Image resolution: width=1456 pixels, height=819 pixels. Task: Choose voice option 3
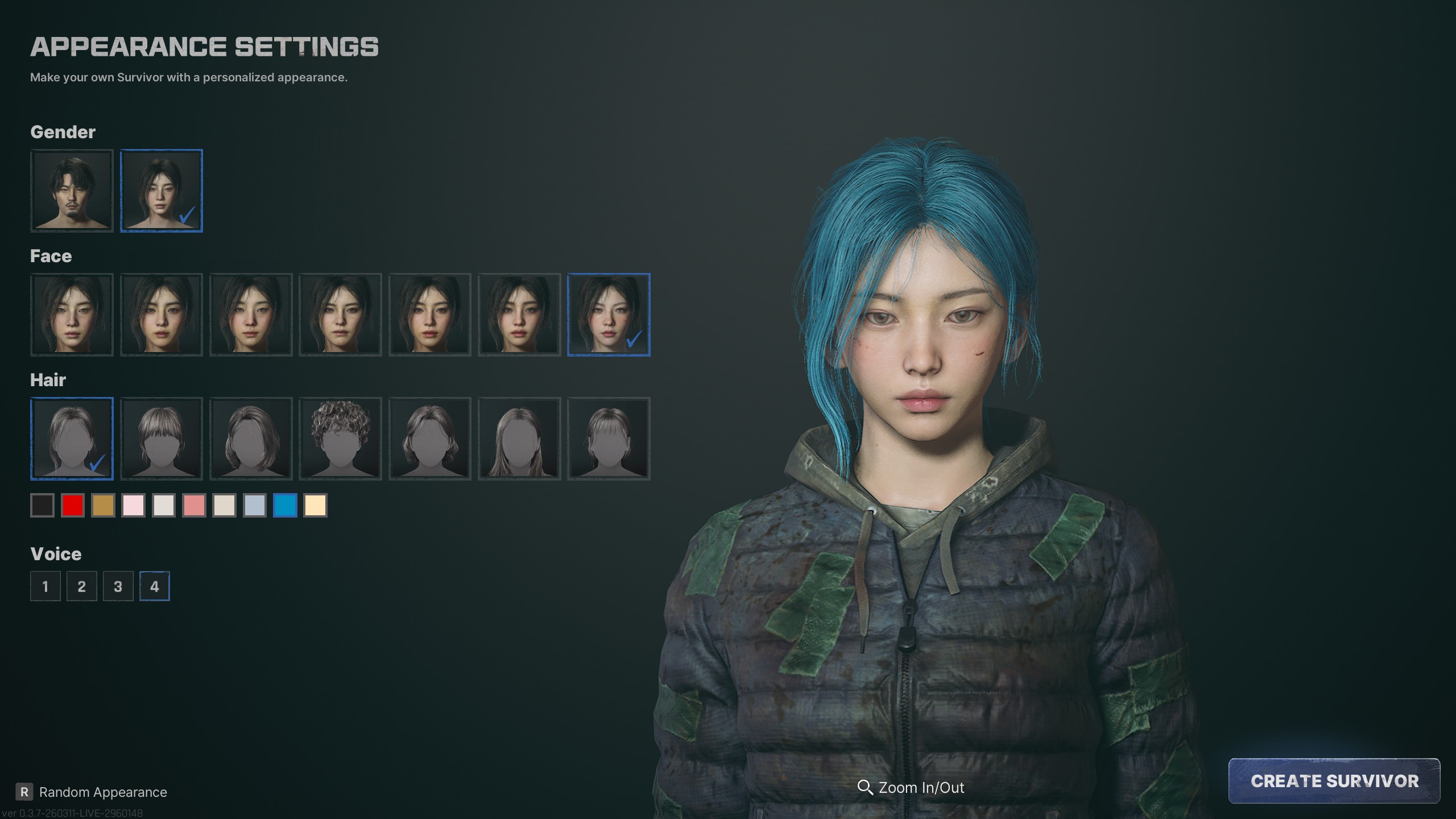click(x=118, y=586)
